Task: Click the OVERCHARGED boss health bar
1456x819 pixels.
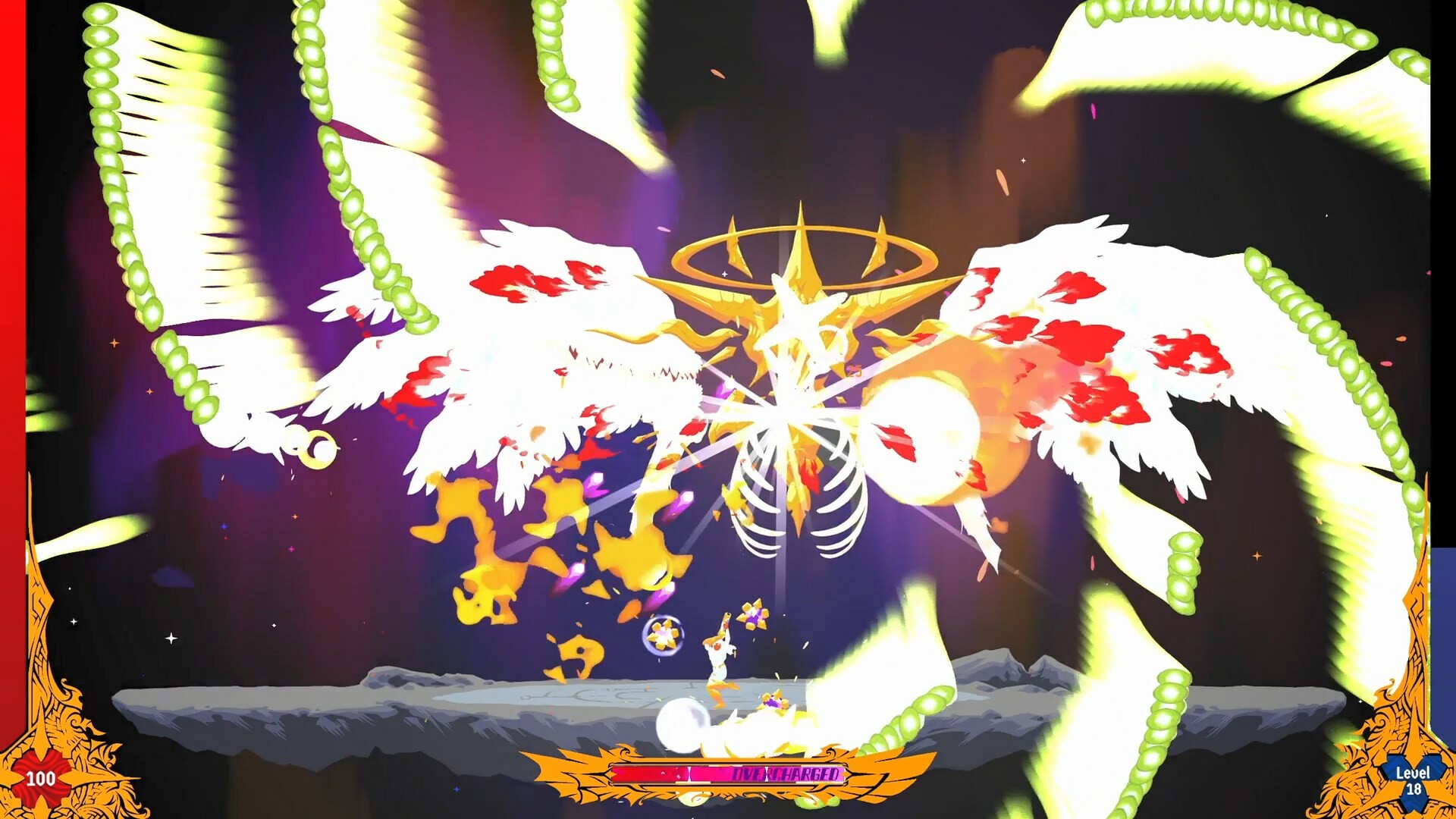Action: [728, 775]
